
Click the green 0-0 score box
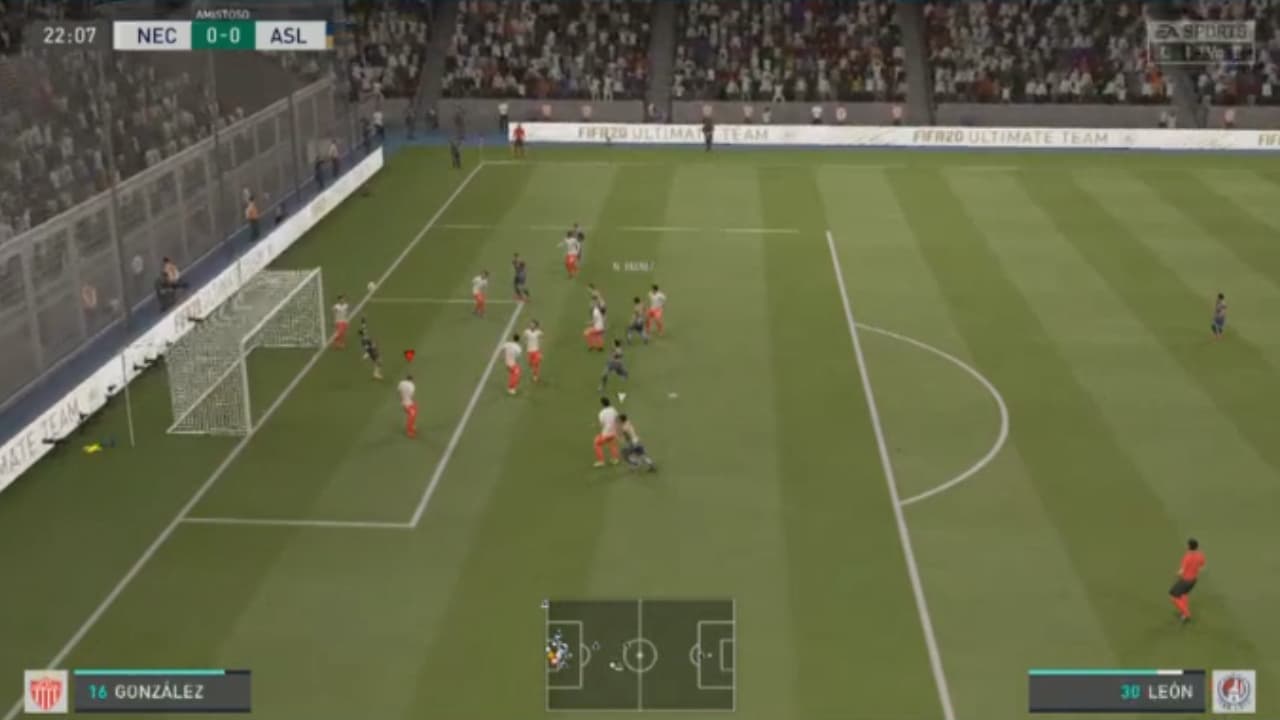222,37
